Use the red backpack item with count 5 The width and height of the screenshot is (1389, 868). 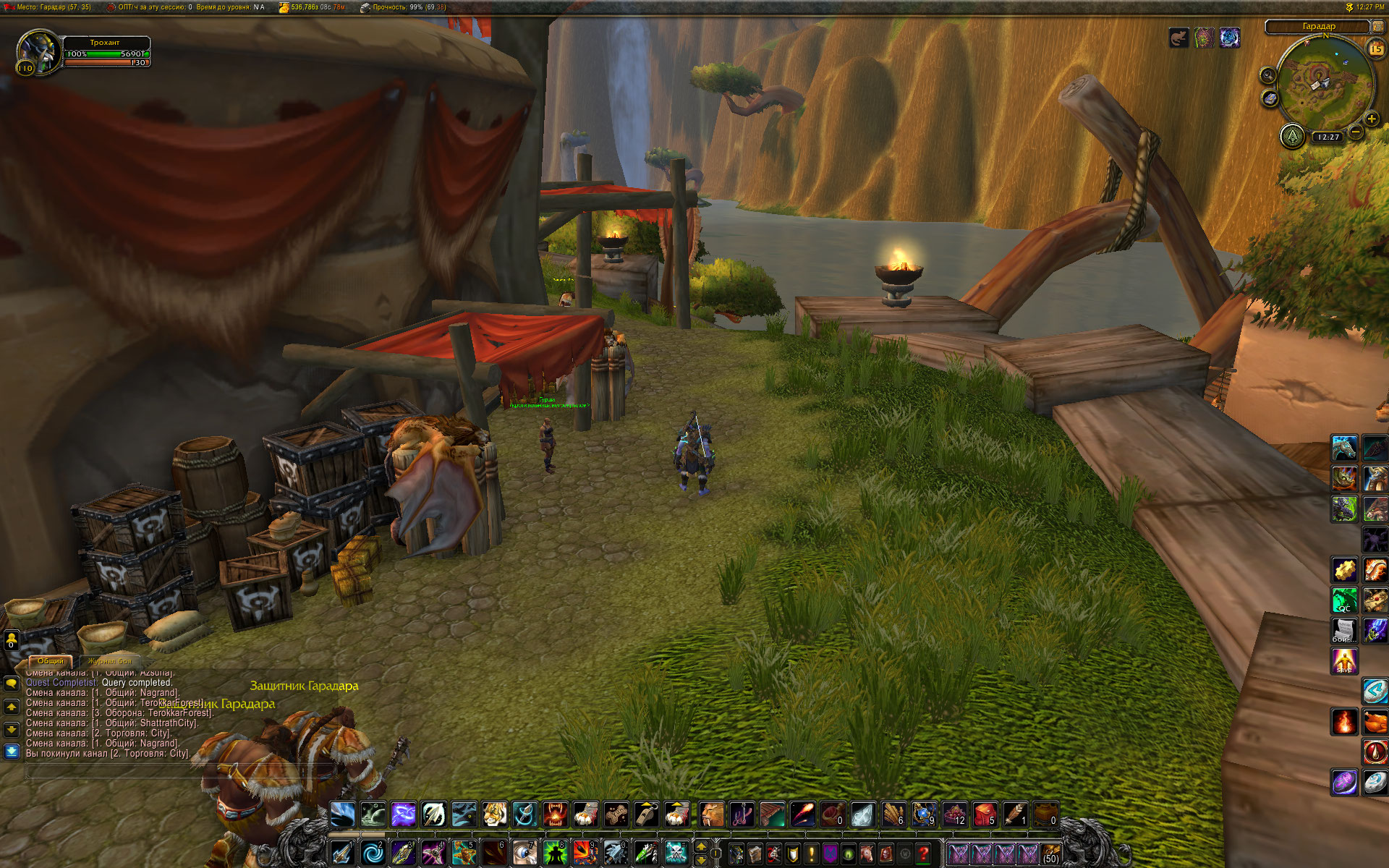click(984, 814)
